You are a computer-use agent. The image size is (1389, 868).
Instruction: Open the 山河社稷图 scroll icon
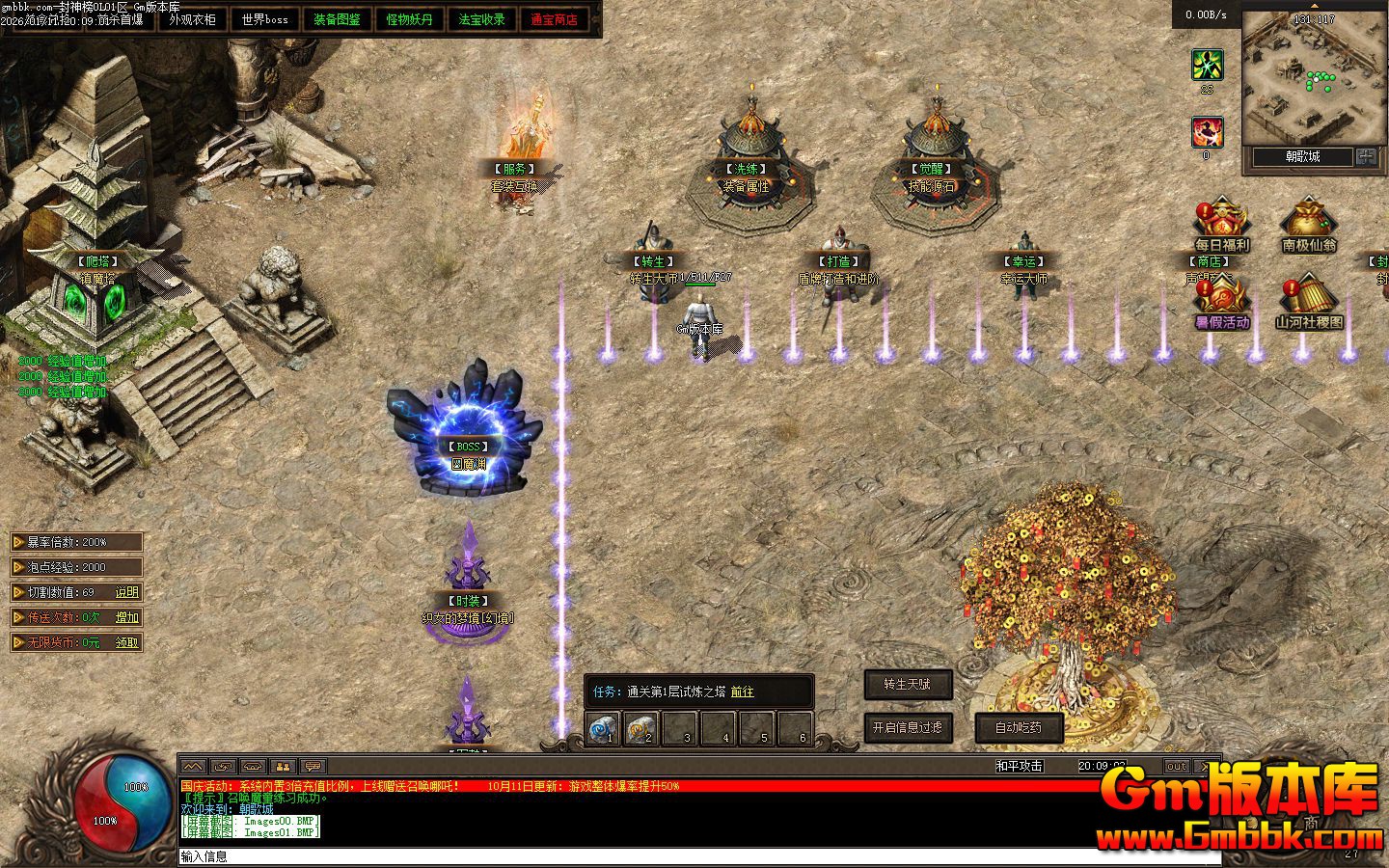click(x=1309, y=301)
